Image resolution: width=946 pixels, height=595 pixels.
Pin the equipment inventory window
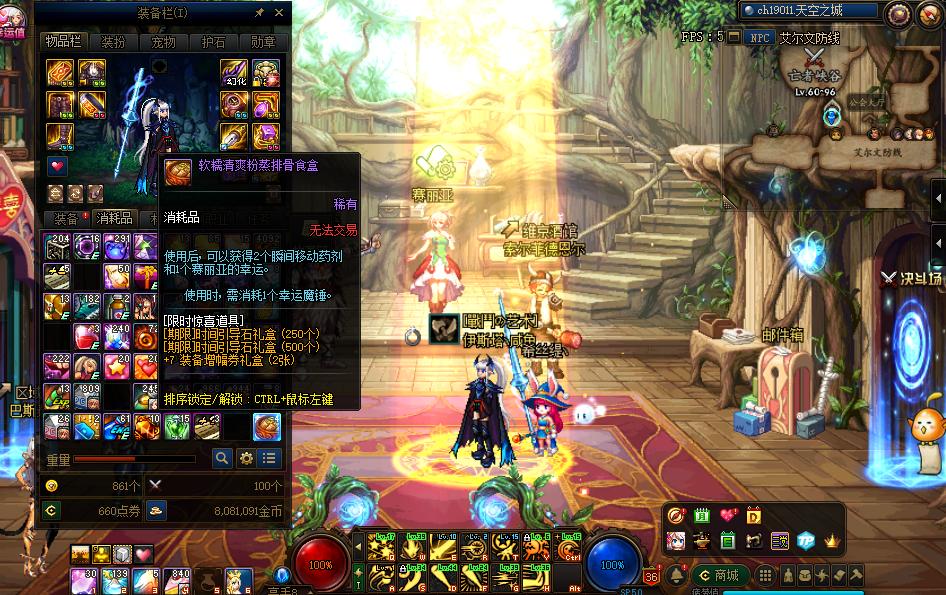tap(260, 13)
